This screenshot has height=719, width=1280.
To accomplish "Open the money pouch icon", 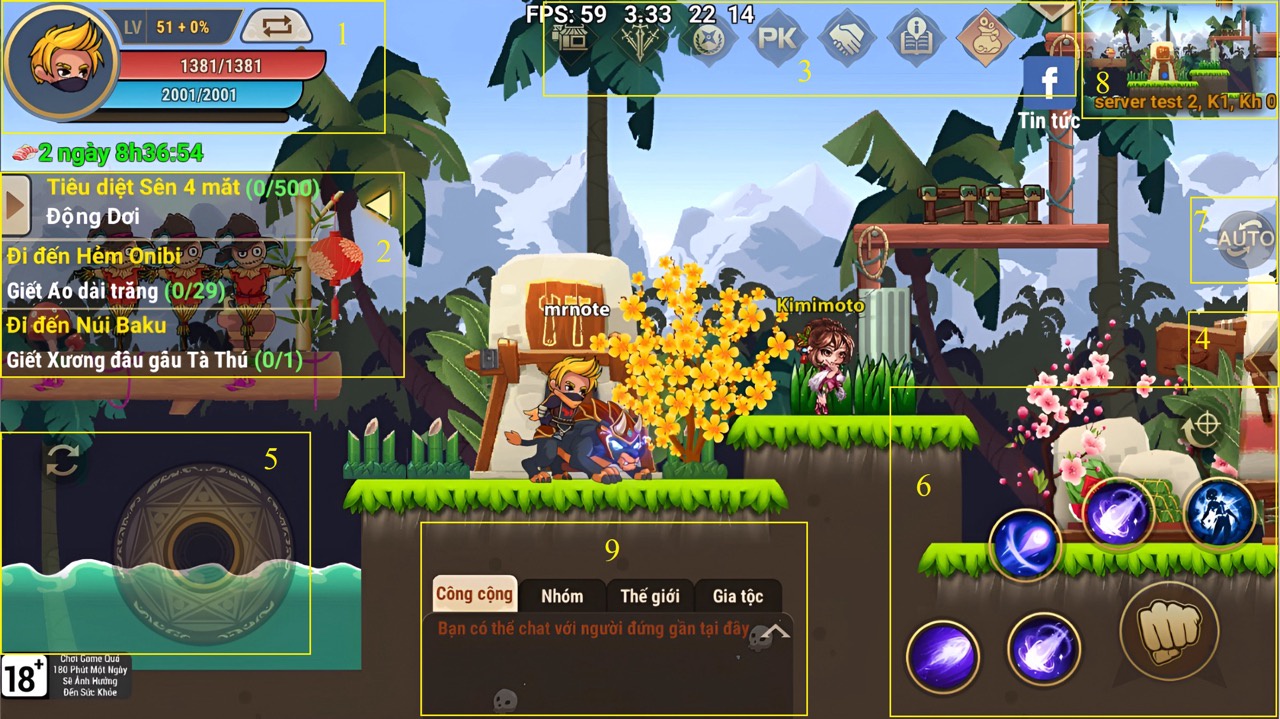I will (x=986, y=40).
